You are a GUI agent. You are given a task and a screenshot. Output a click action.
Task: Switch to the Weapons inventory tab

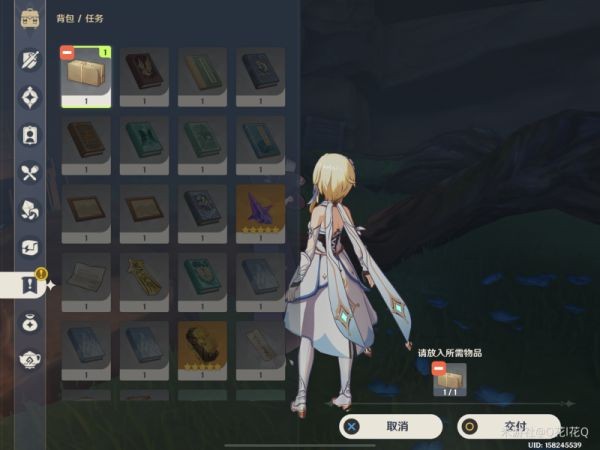click(x=29, y=59)
